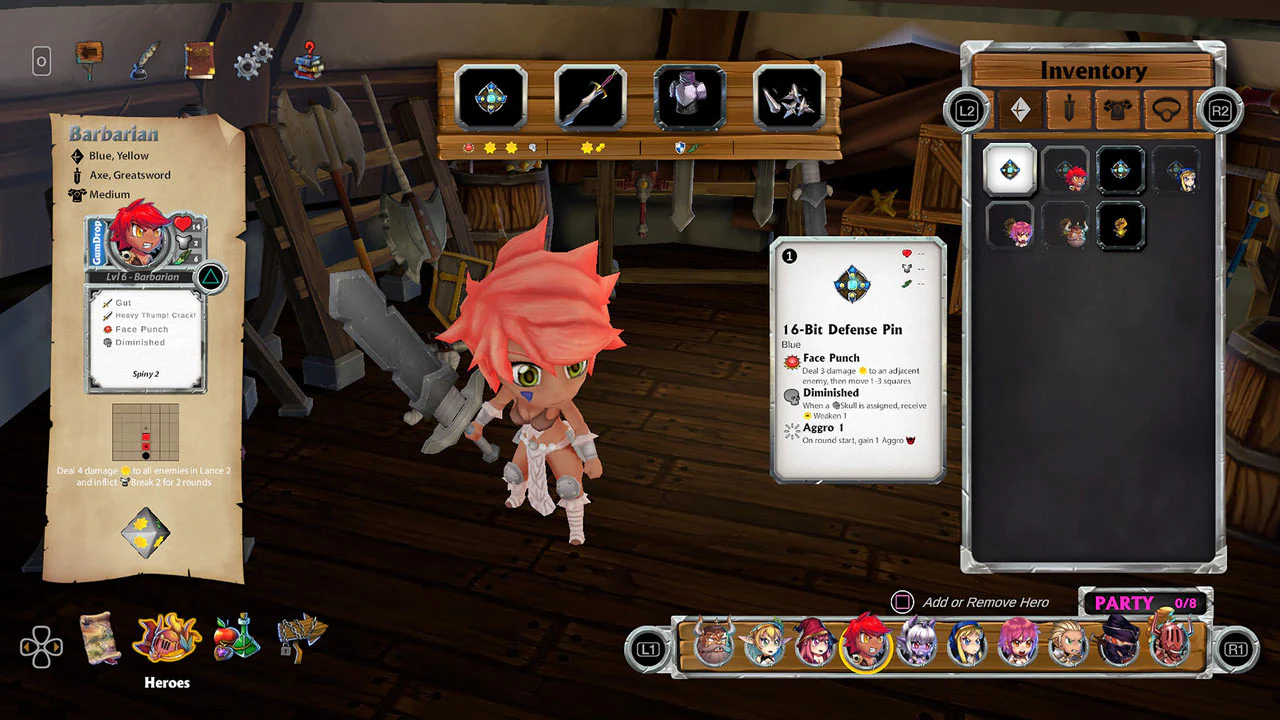Select the highlighted 16-Bit Defense Pin inventory slot
This screenshot has width=1280, height=720.
pos(1009,169)
